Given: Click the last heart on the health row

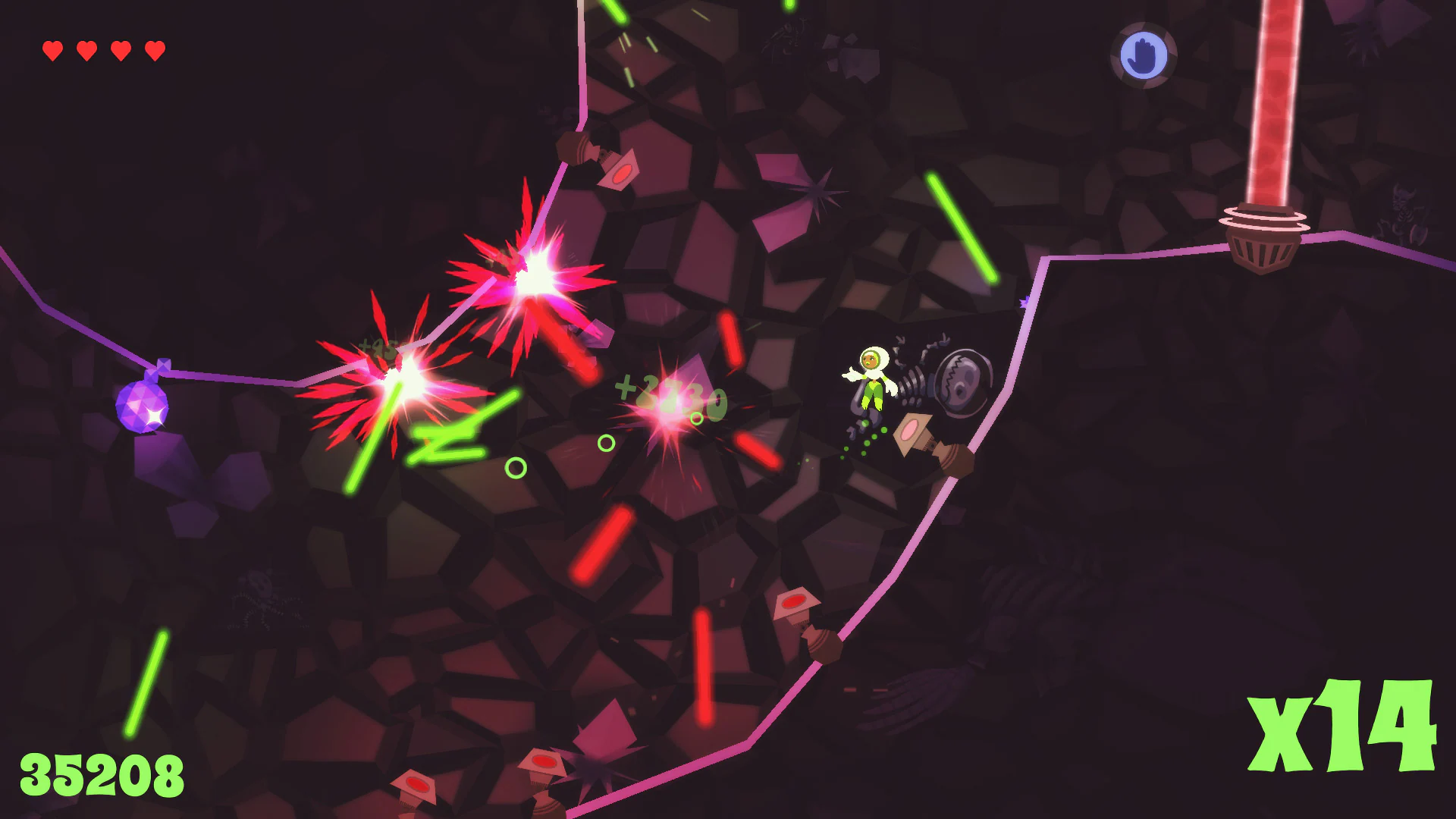Looking at the screenshot, I should (x=154, y=52).
